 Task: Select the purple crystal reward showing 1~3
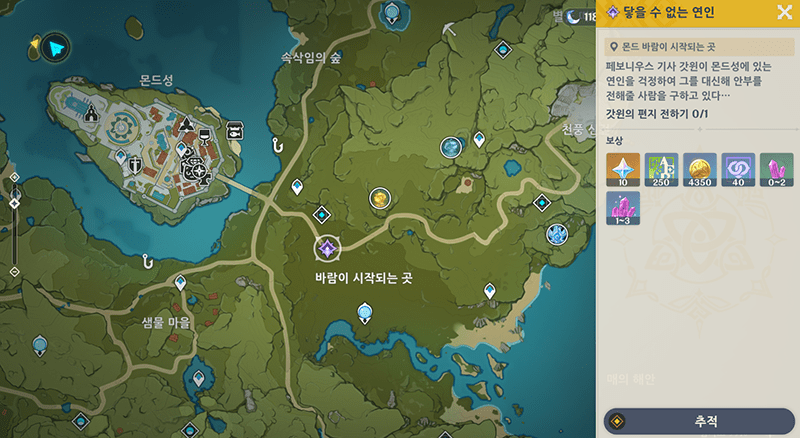622,208
